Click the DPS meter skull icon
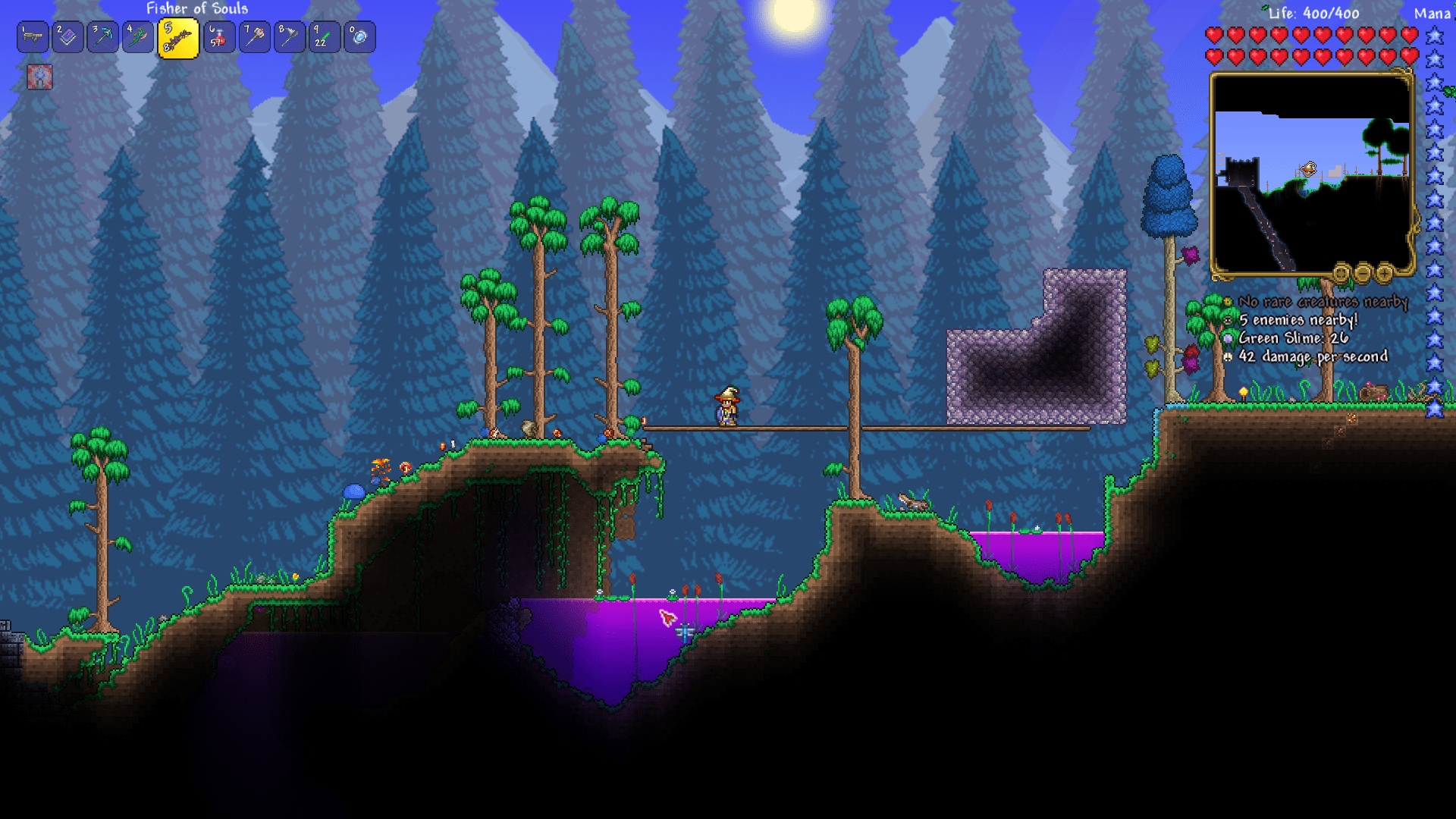Viewport: 1456px width, 819px height. (x=1227, y=356)
